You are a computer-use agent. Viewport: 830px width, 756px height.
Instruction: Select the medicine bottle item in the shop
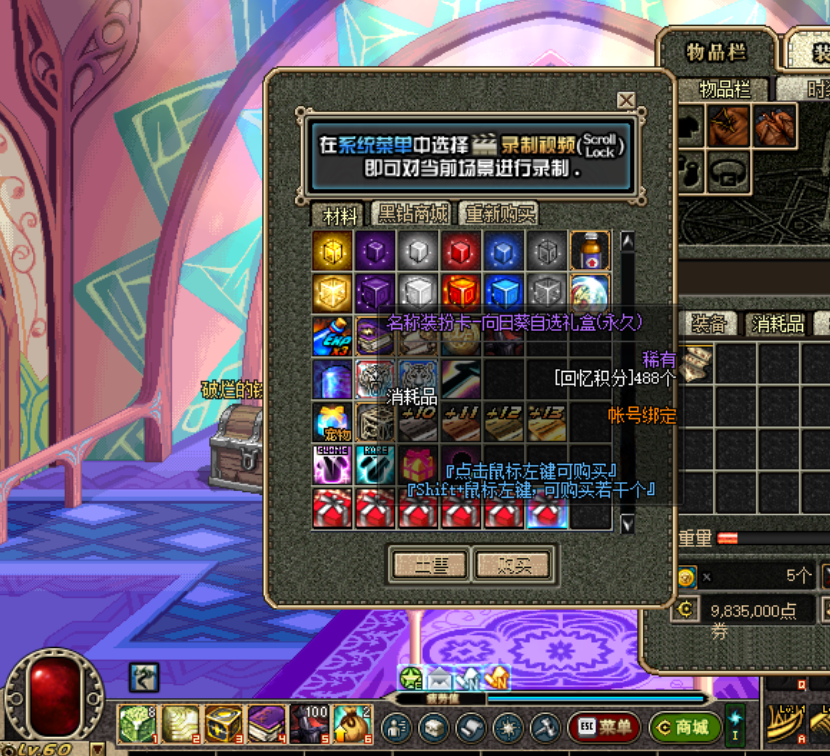[590, 250]
